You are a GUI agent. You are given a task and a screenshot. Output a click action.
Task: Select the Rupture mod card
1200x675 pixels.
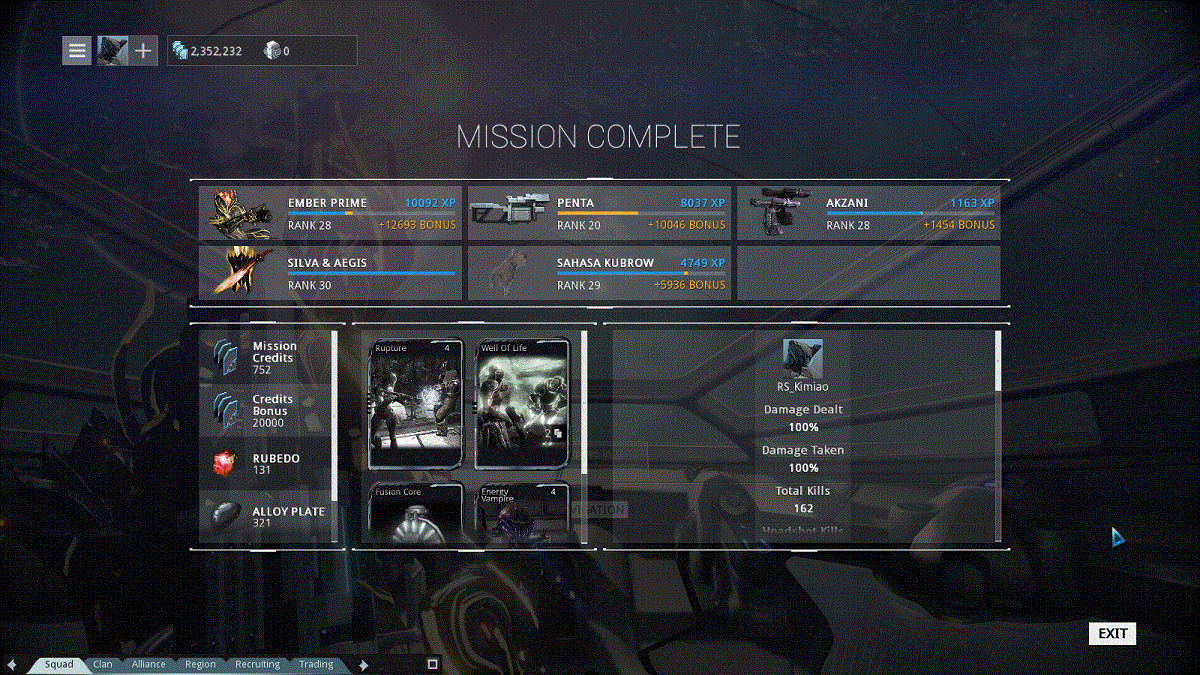click(x=416, y=404)
